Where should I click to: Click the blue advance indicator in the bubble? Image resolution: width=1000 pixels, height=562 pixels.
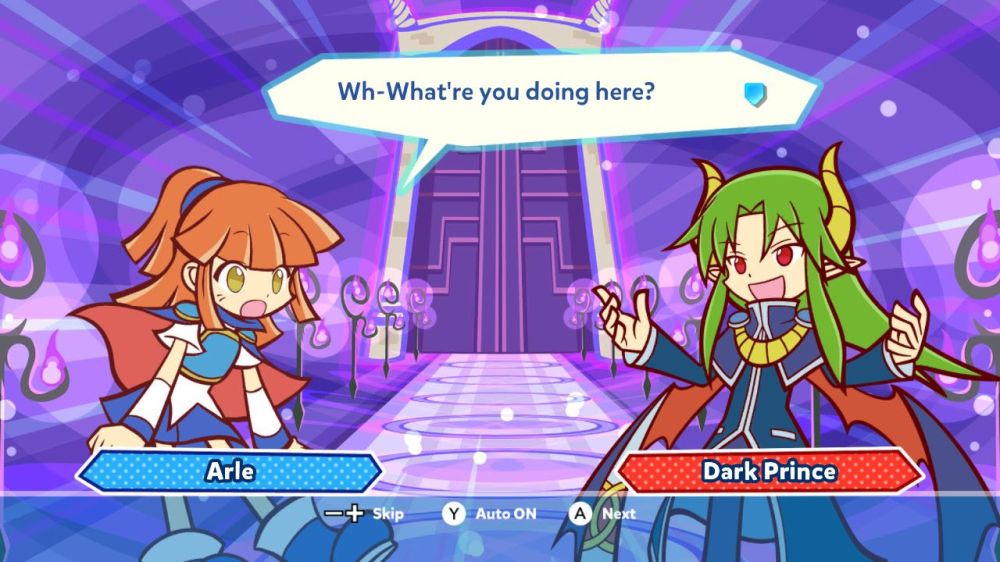click(755, 94)
